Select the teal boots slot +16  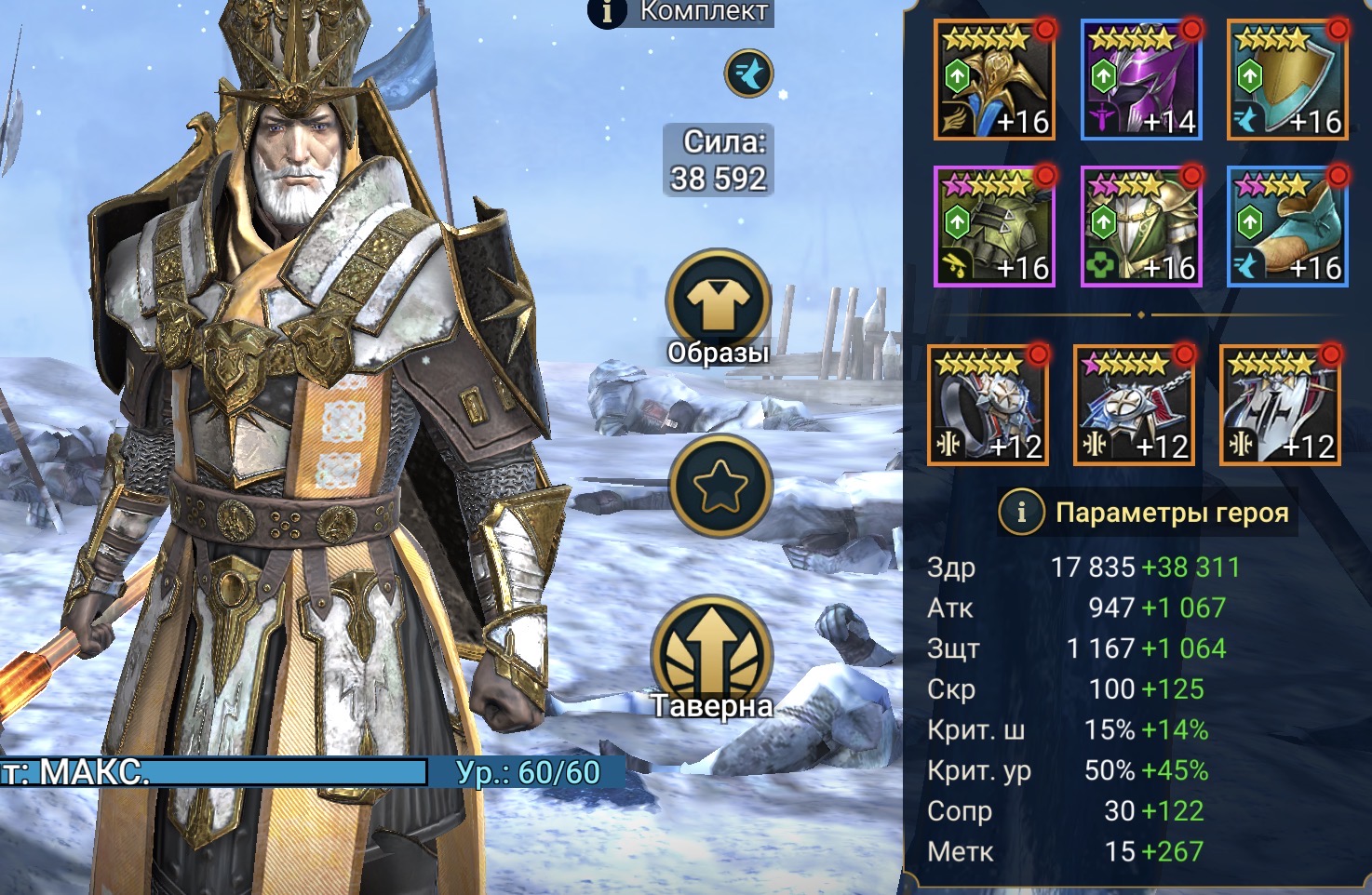click(x=1287, y=227)
